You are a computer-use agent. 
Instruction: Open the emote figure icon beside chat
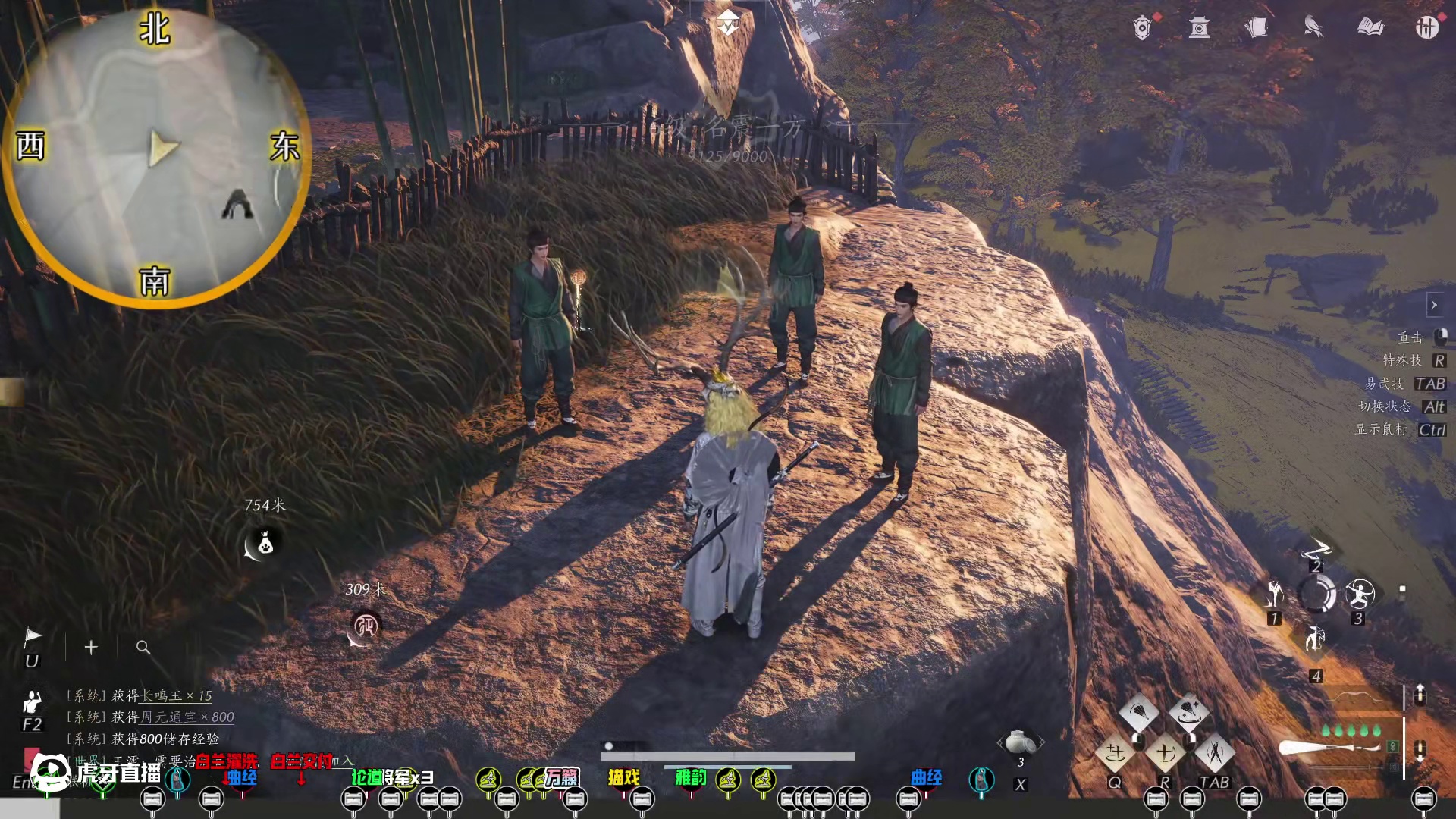(x=32, y=701)
